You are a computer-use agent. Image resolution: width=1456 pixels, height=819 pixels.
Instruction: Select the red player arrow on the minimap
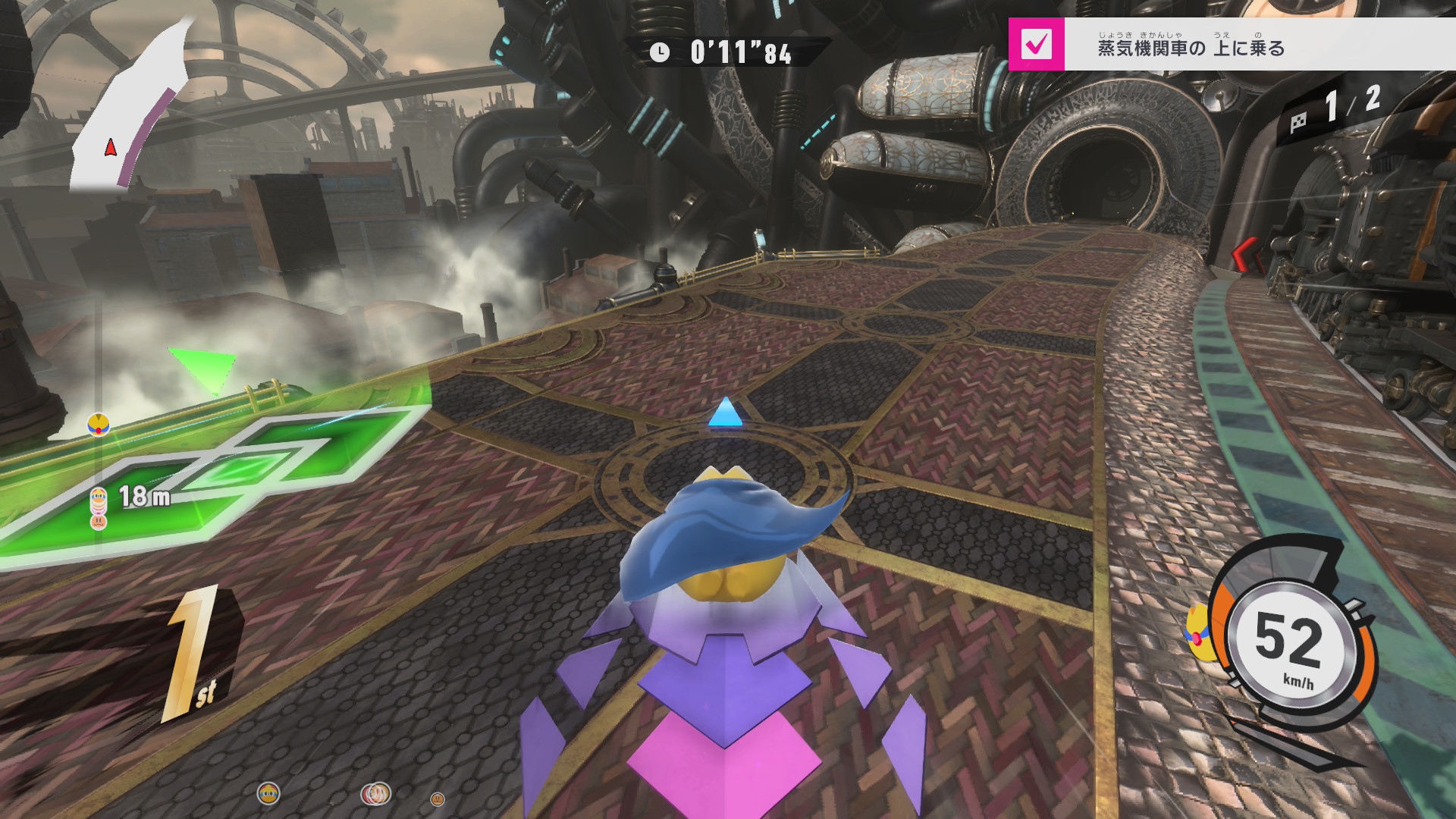tap(111, 147)
